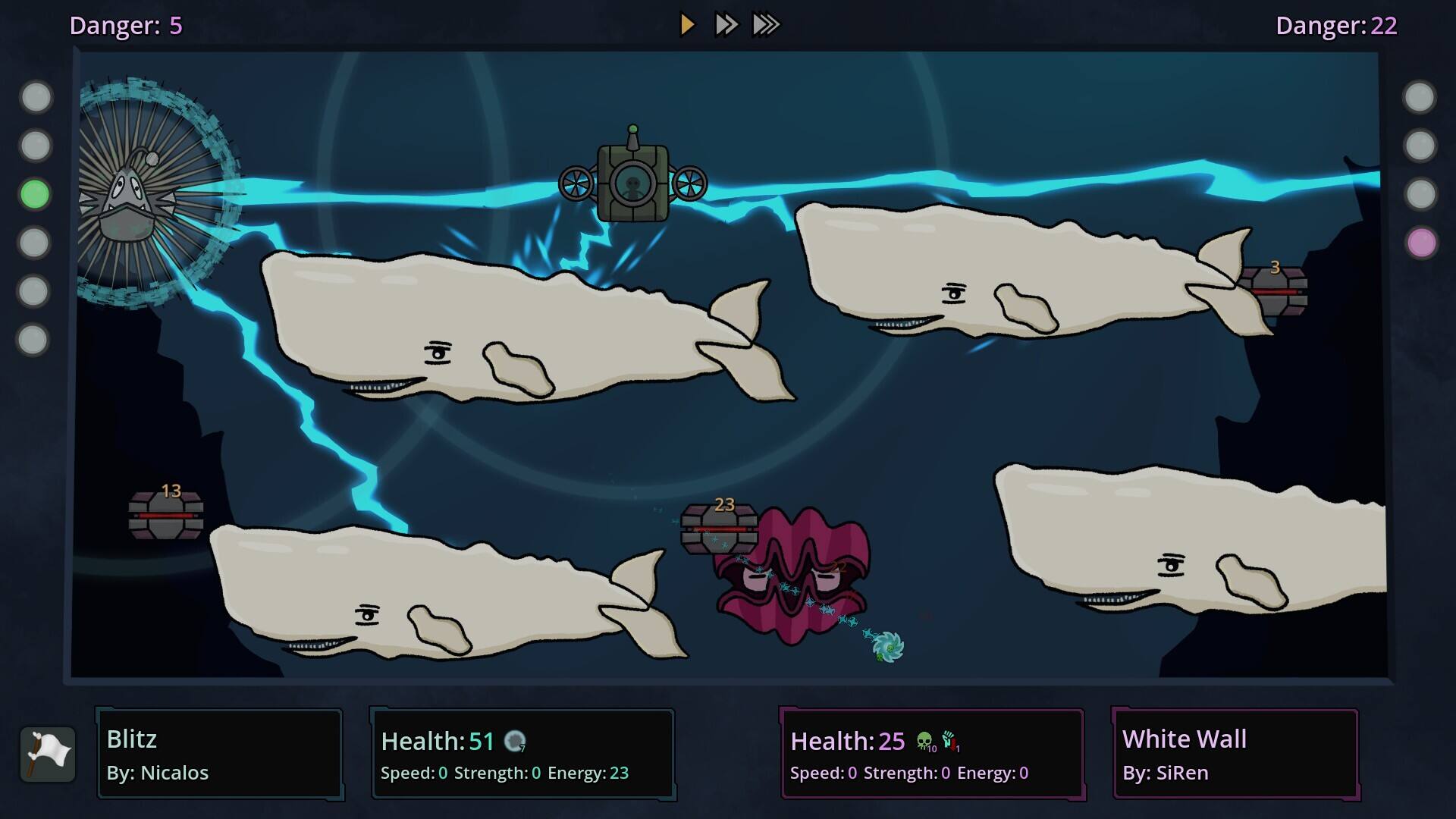Image resolution: width=1456 pixels, height=819 pixels.
Task: Open the White Wall team name panel
Action: point(1235,754)
